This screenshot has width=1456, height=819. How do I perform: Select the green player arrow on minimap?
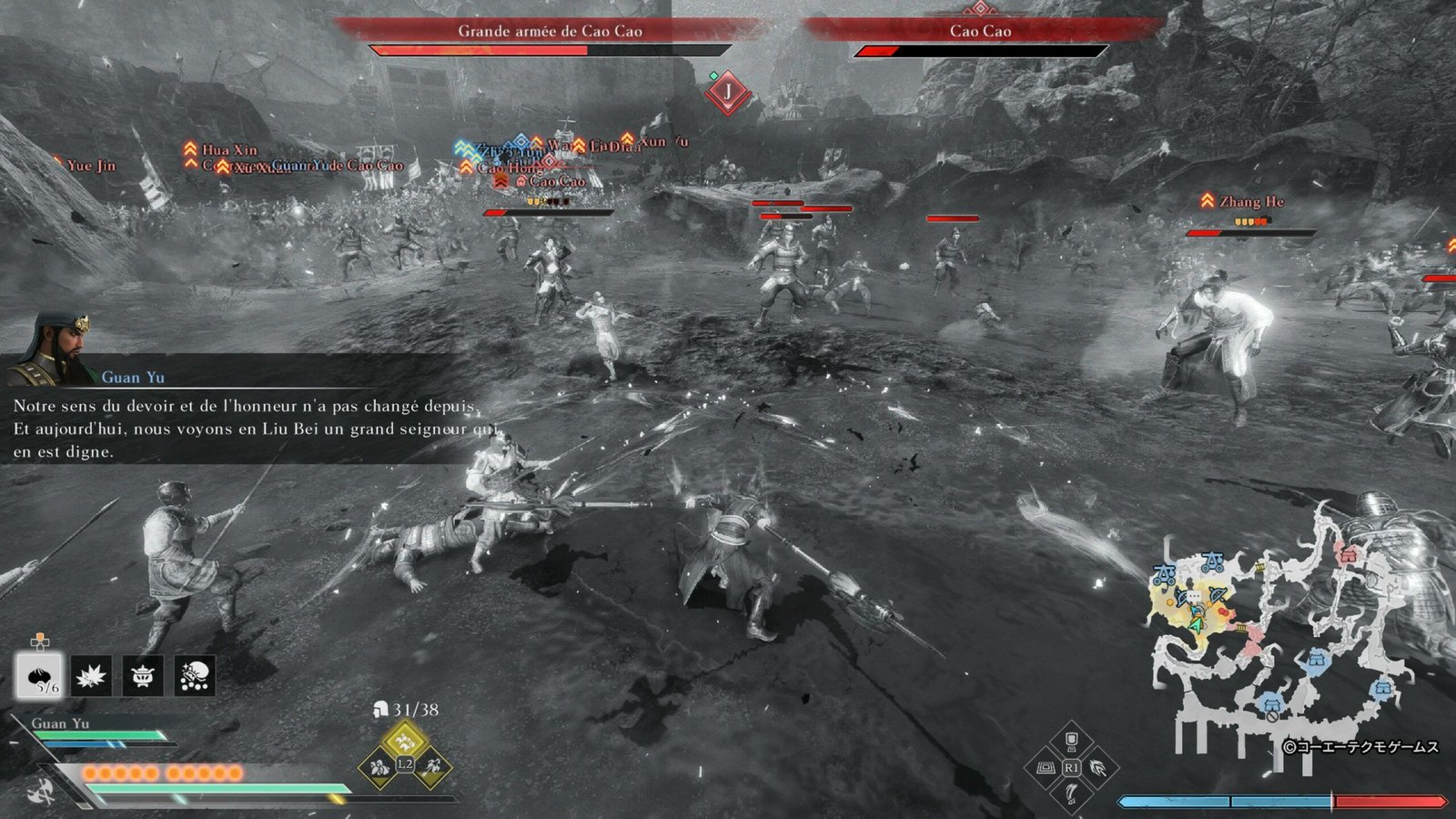point(1197,625)
